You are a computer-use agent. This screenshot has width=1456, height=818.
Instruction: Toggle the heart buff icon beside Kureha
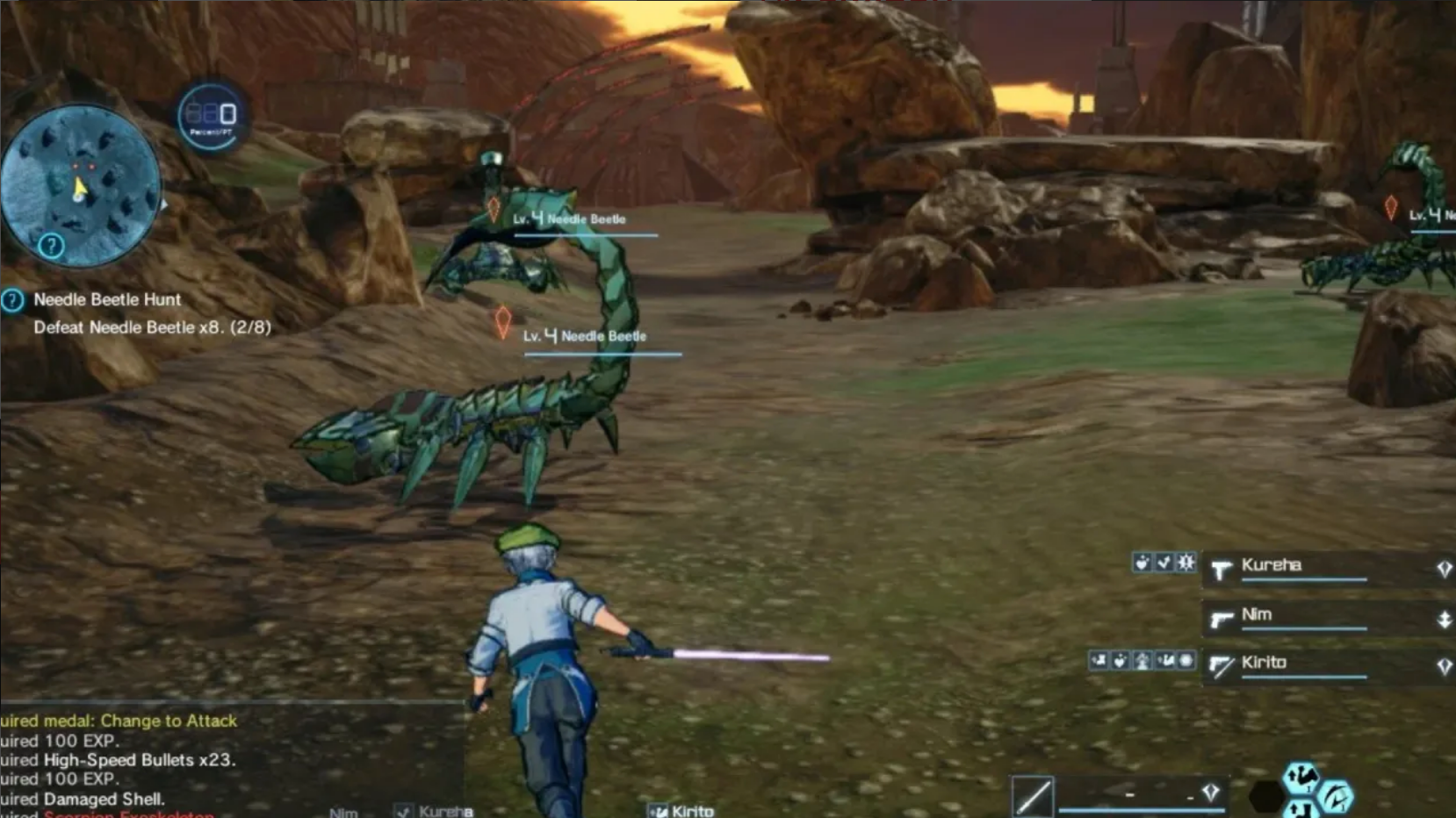[x=1142, y=563]
